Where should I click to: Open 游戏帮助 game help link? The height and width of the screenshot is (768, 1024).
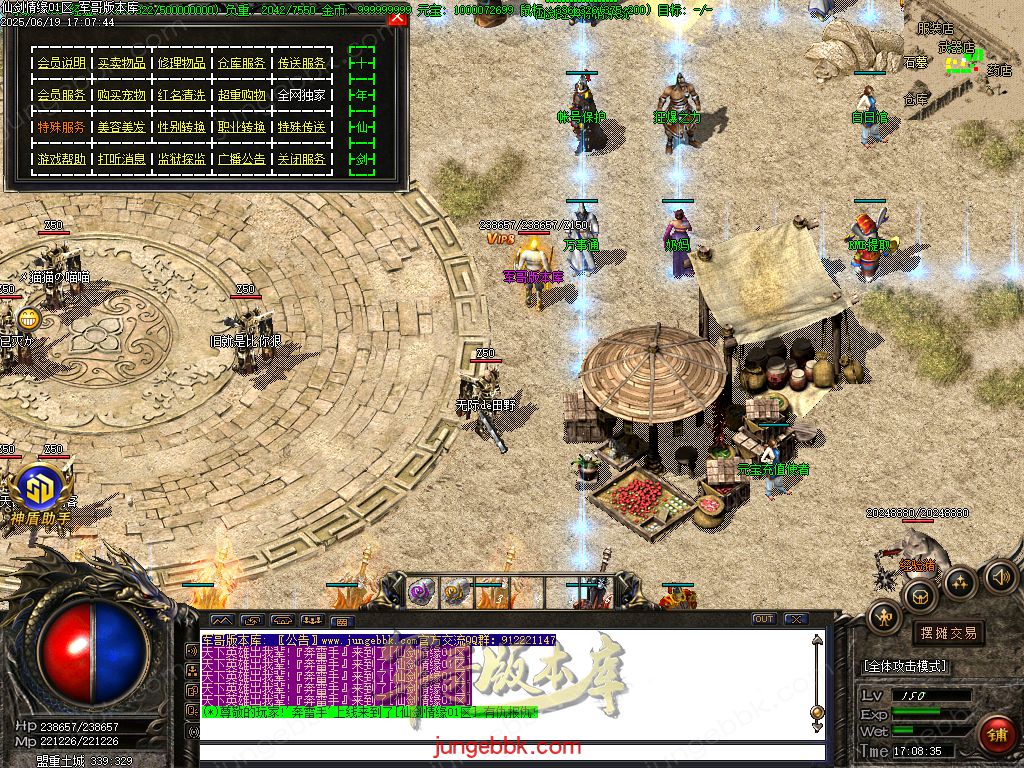point(62,159)
